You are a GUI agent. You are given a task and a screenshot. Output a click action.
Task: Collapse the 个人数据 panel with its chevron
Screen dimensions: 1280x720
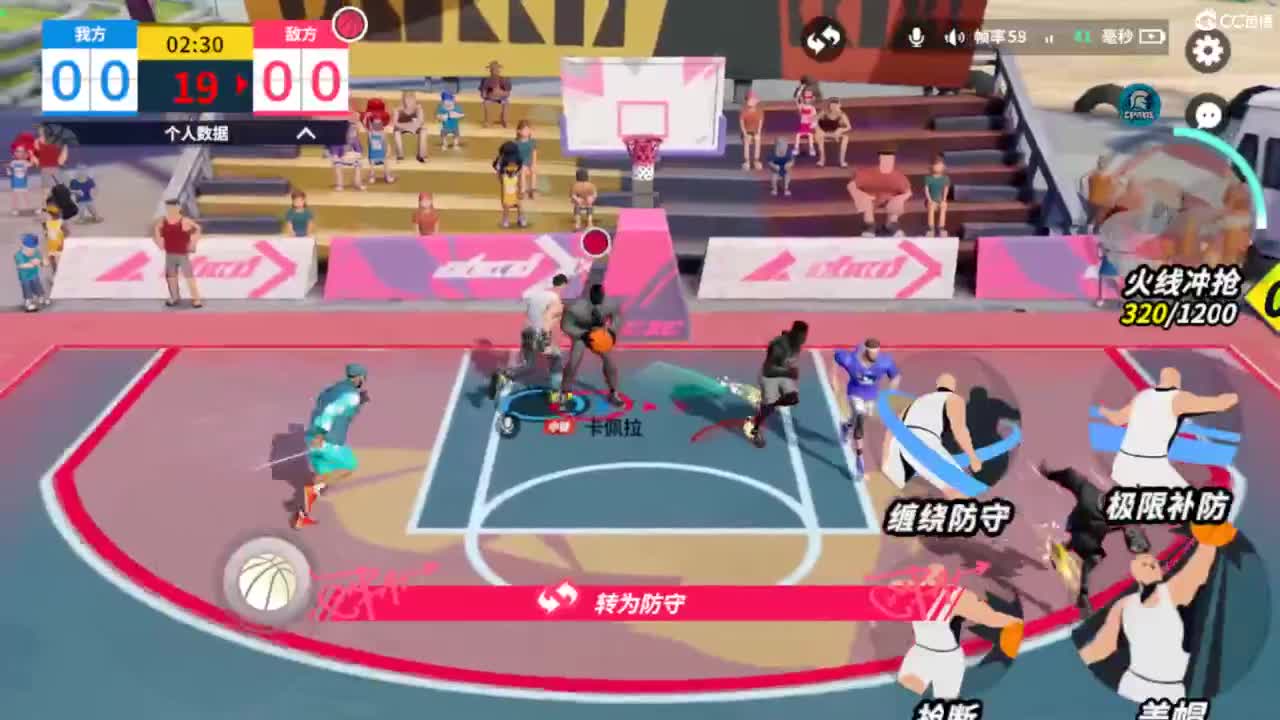305,132
